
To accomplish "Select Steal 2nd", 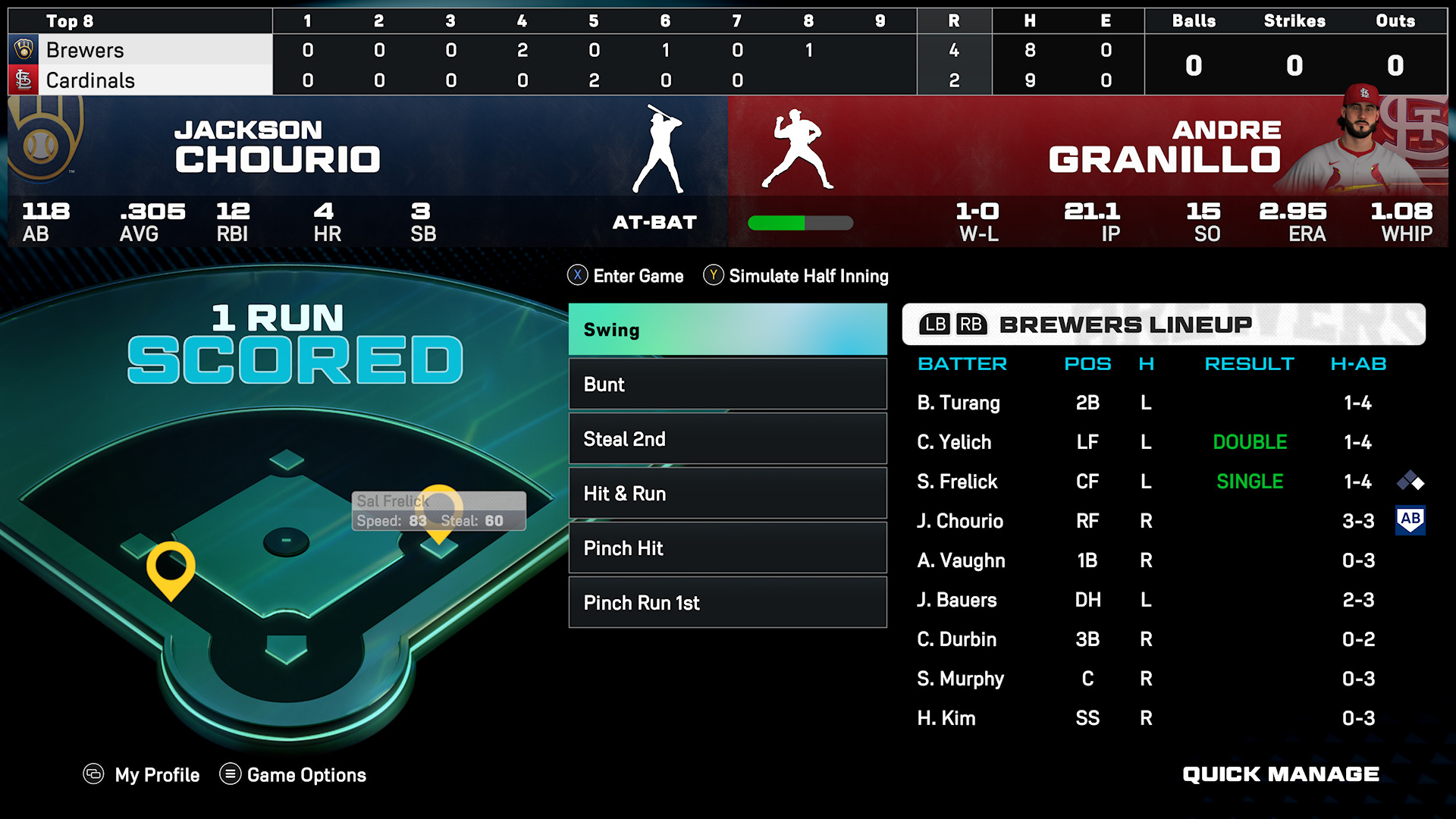I will click(x=727, y=439).
